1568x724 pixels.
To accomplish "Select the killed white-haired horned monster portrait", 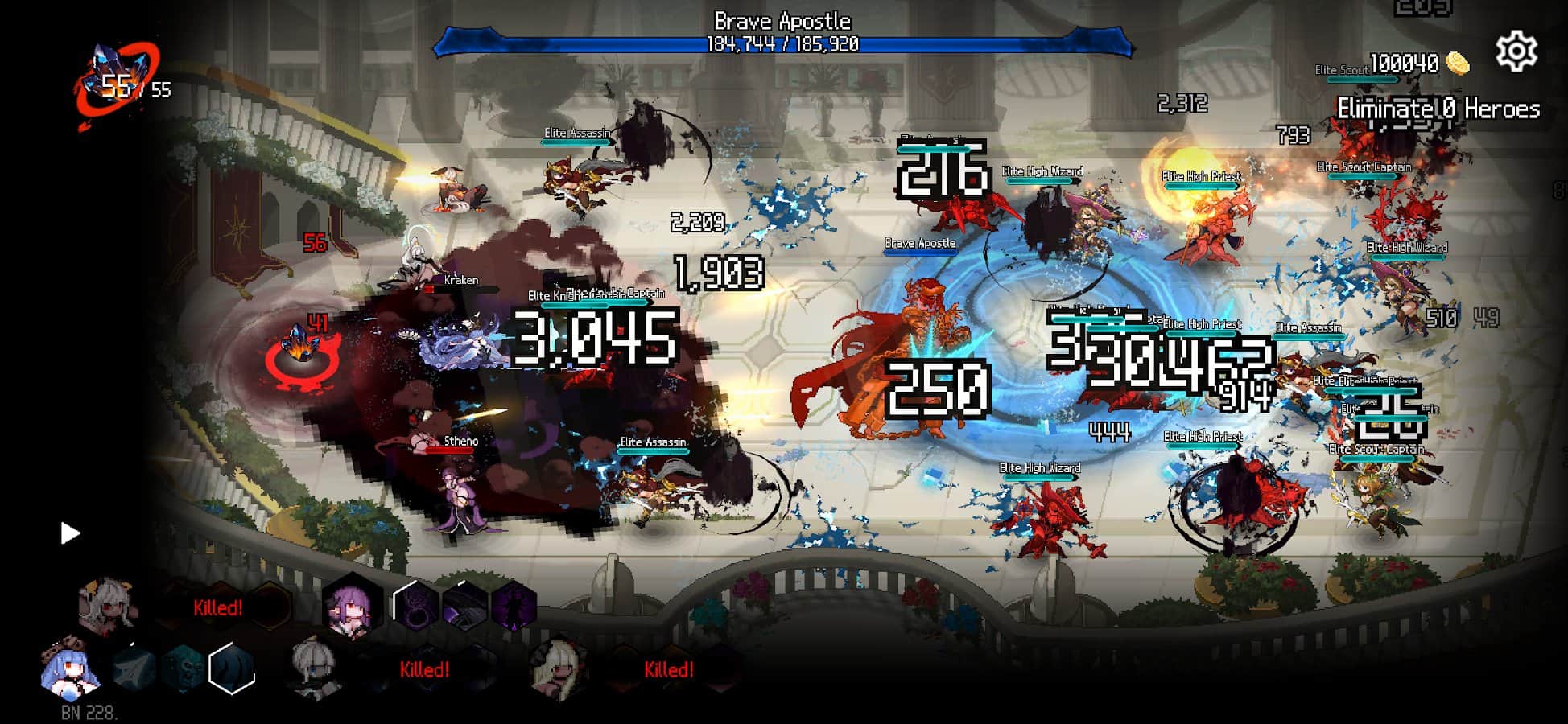I will coord(108,607).
